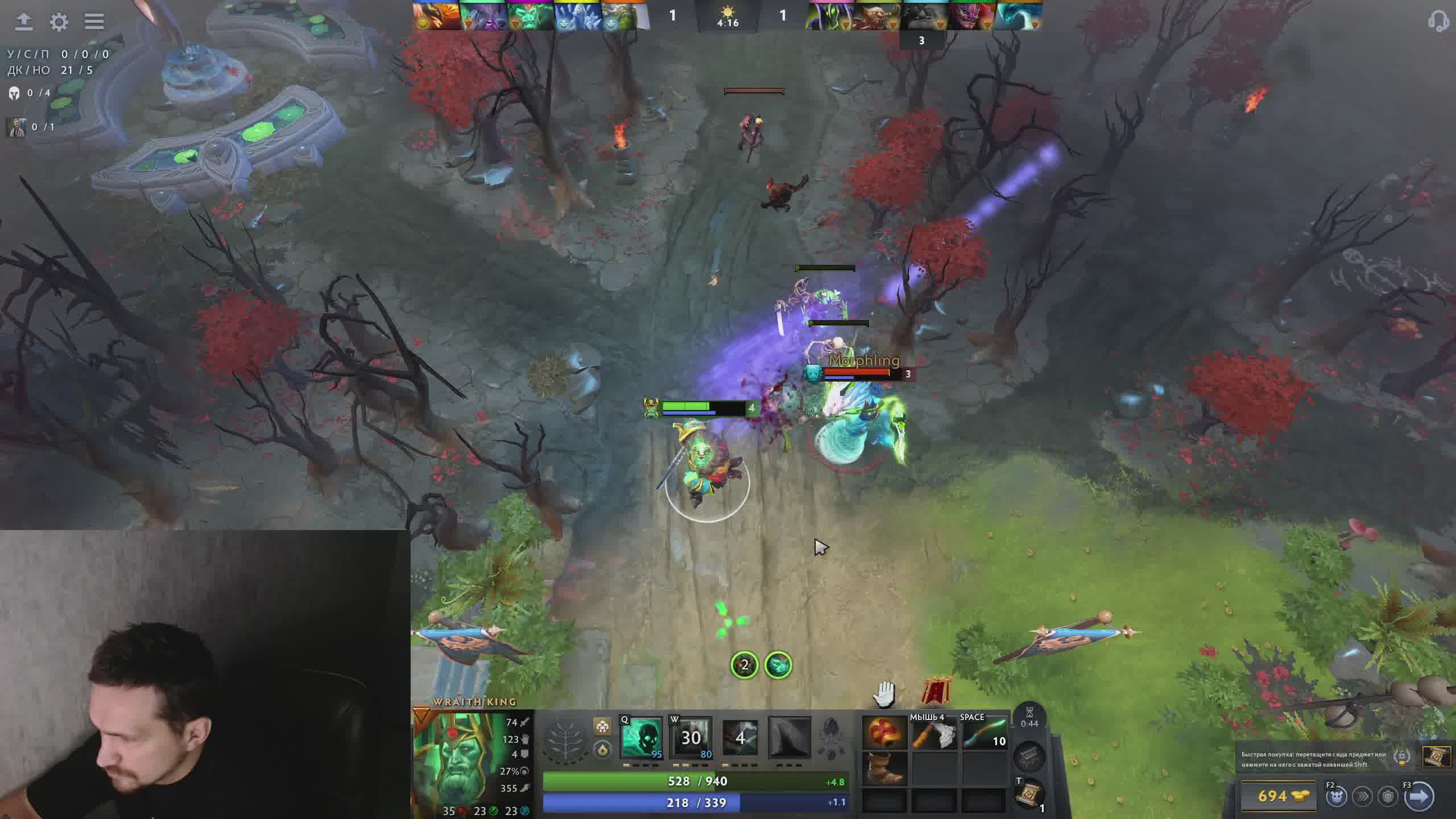Use the Town Portal Scroll
This screenshot has height=819, width=1456.
click(1028, 795)
